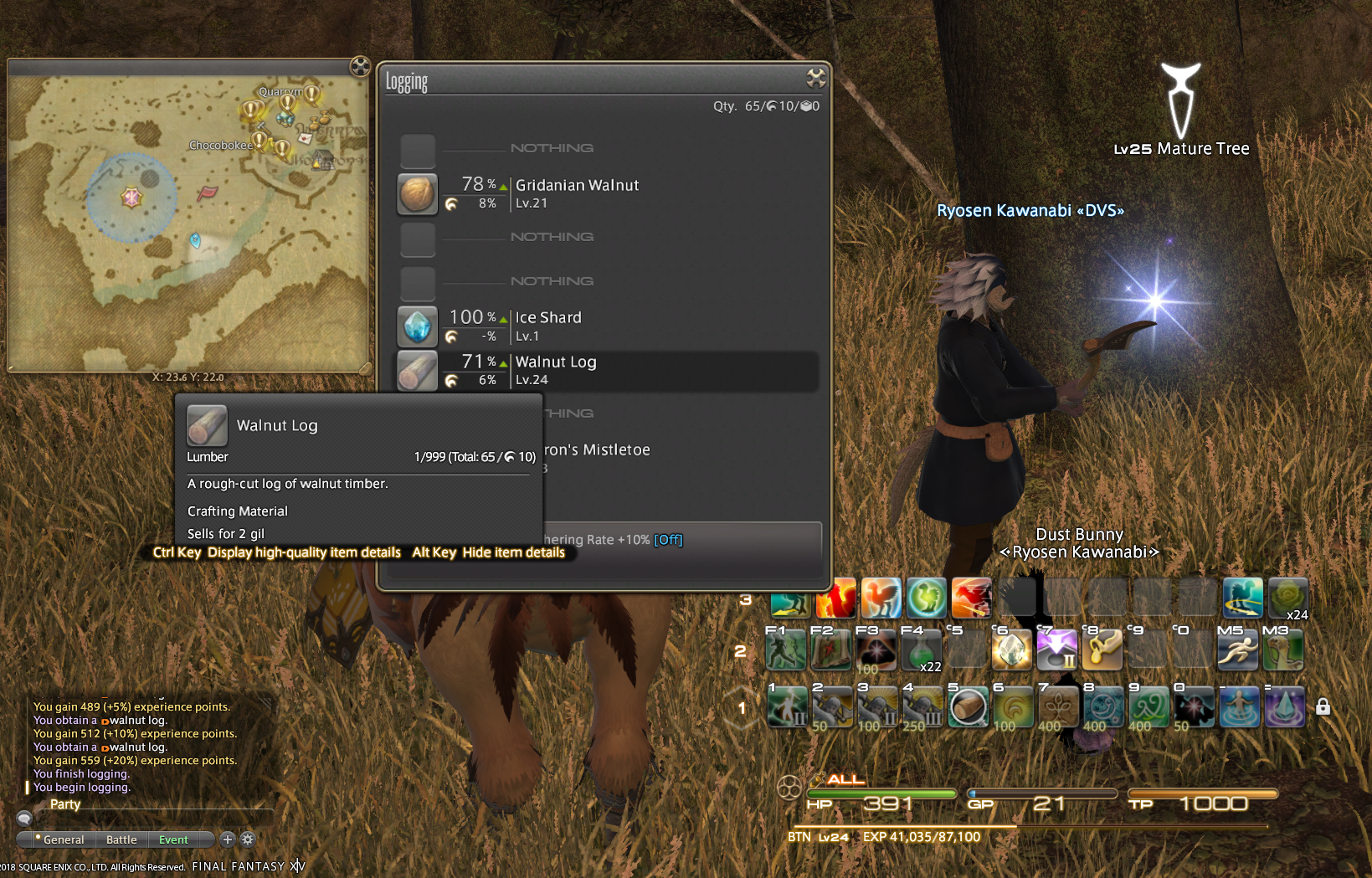Select the pink gathering node map marker
The width and height of the screenshot is (1372, 878).
[x=131, y=198]
